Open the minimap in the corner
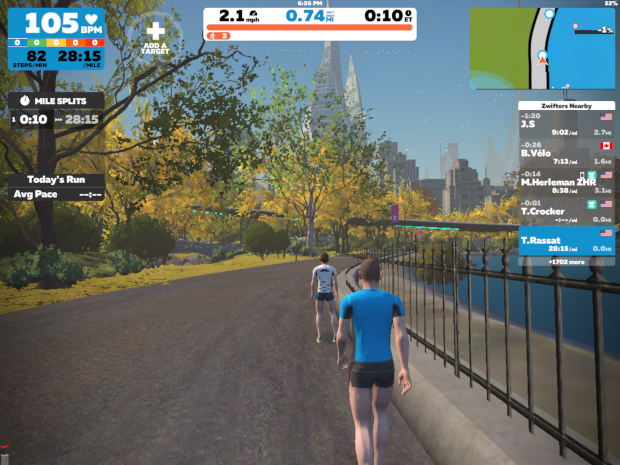Viewport: 620px width, 465px height. click(542, 48)
